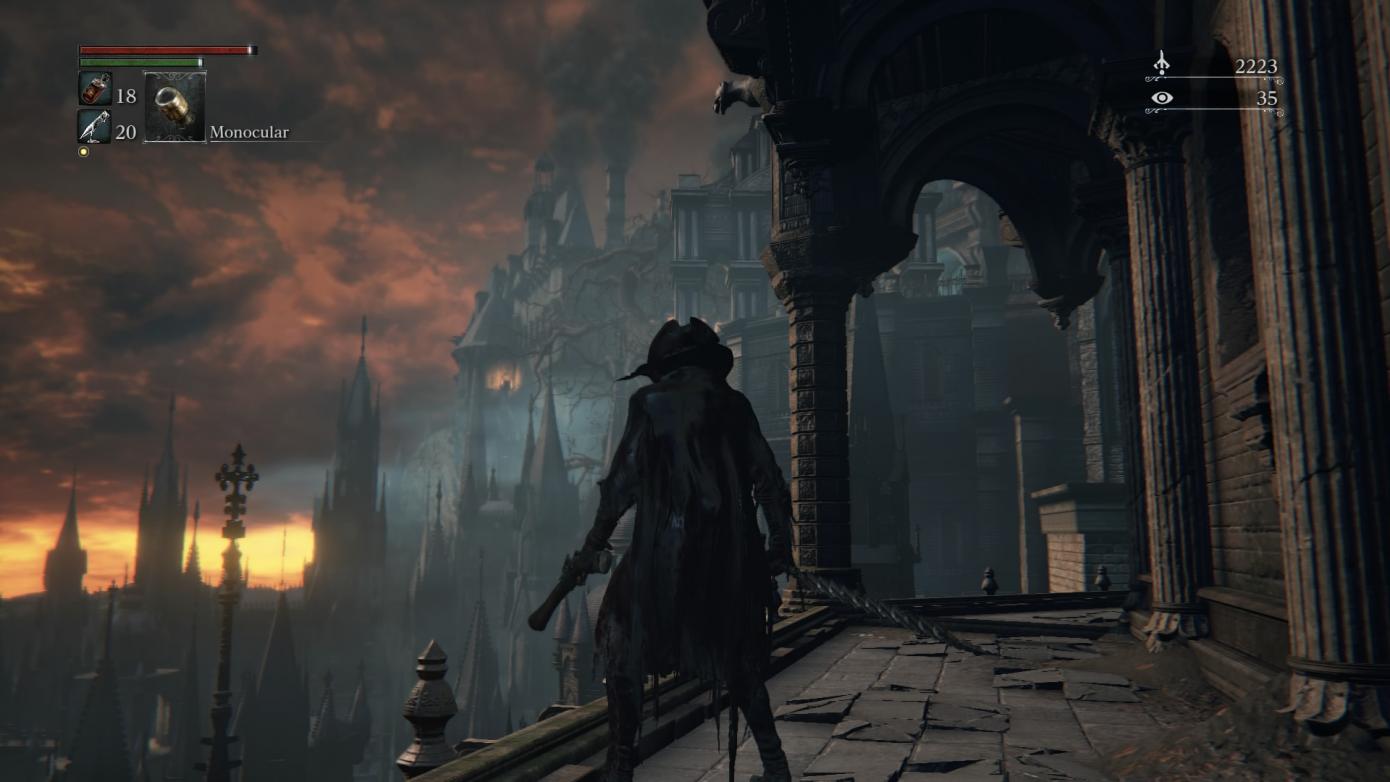Expand the Insight counter panel
Viewport: 1390px width, 782px height.
click(1210, 99)
